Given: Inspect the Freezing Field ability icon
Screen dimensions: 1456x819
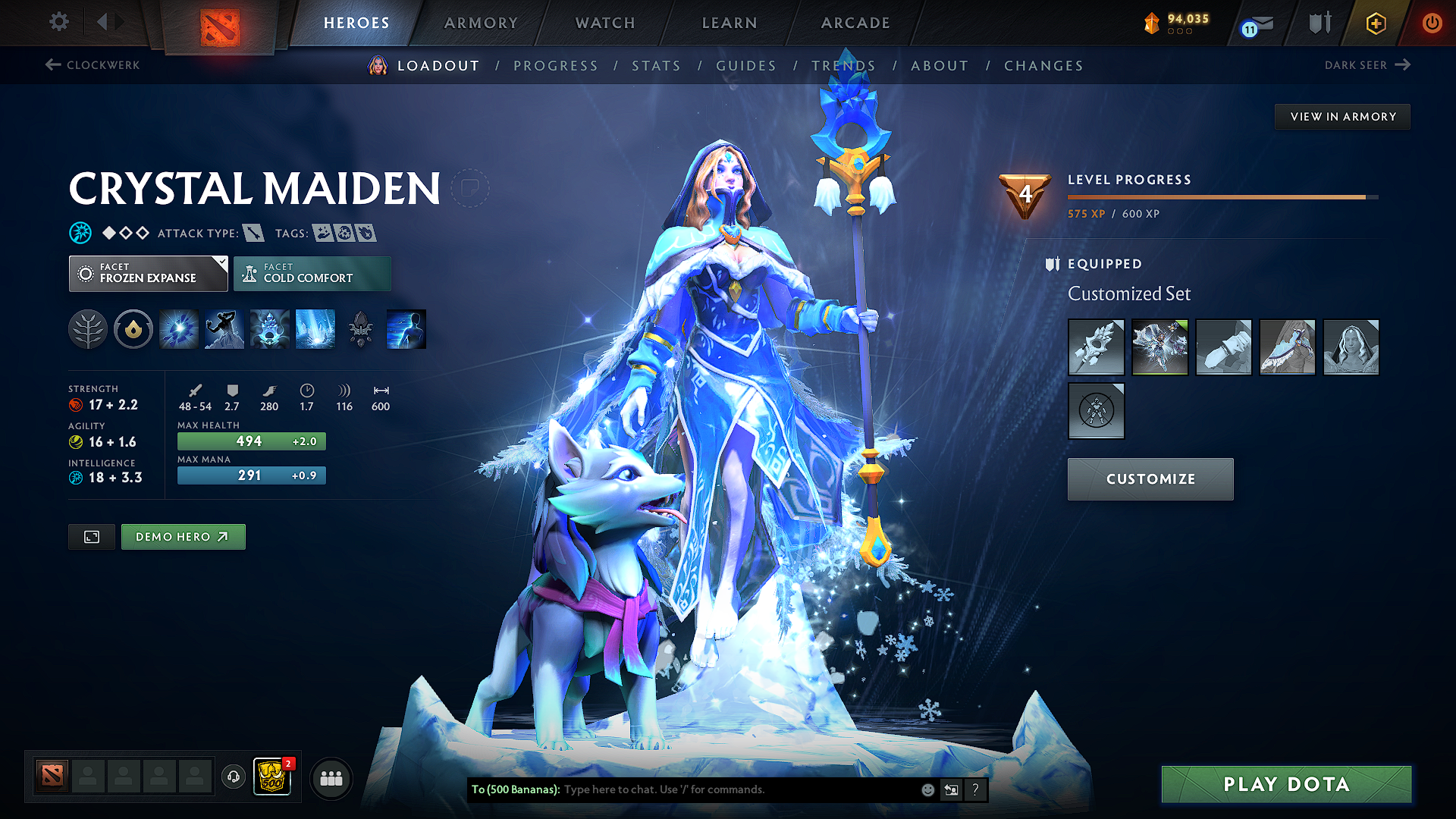Looking at the screenshot, I should [x=315, y=329].
